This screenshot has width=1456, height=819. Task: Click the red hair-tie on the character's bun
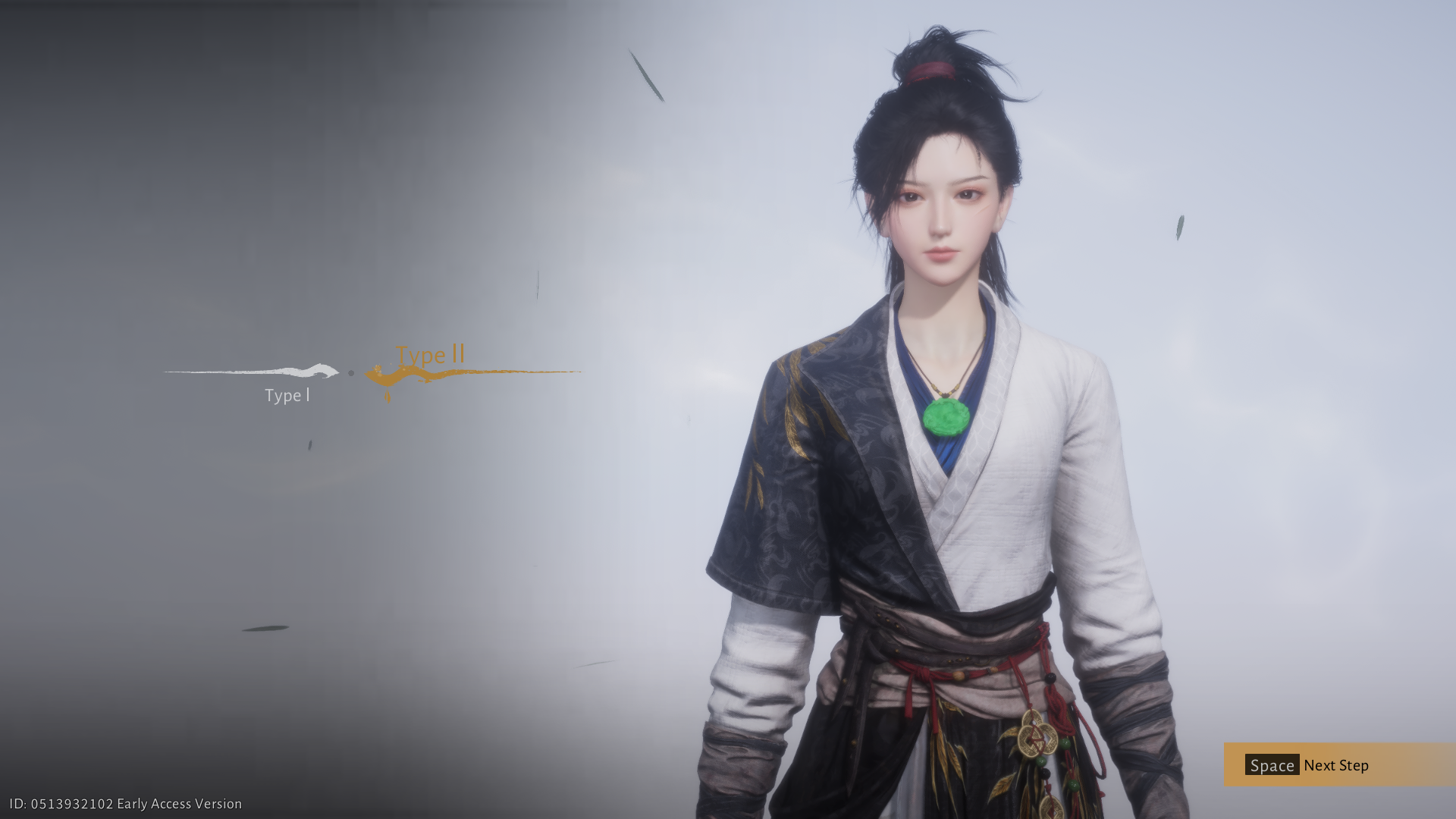931,71
